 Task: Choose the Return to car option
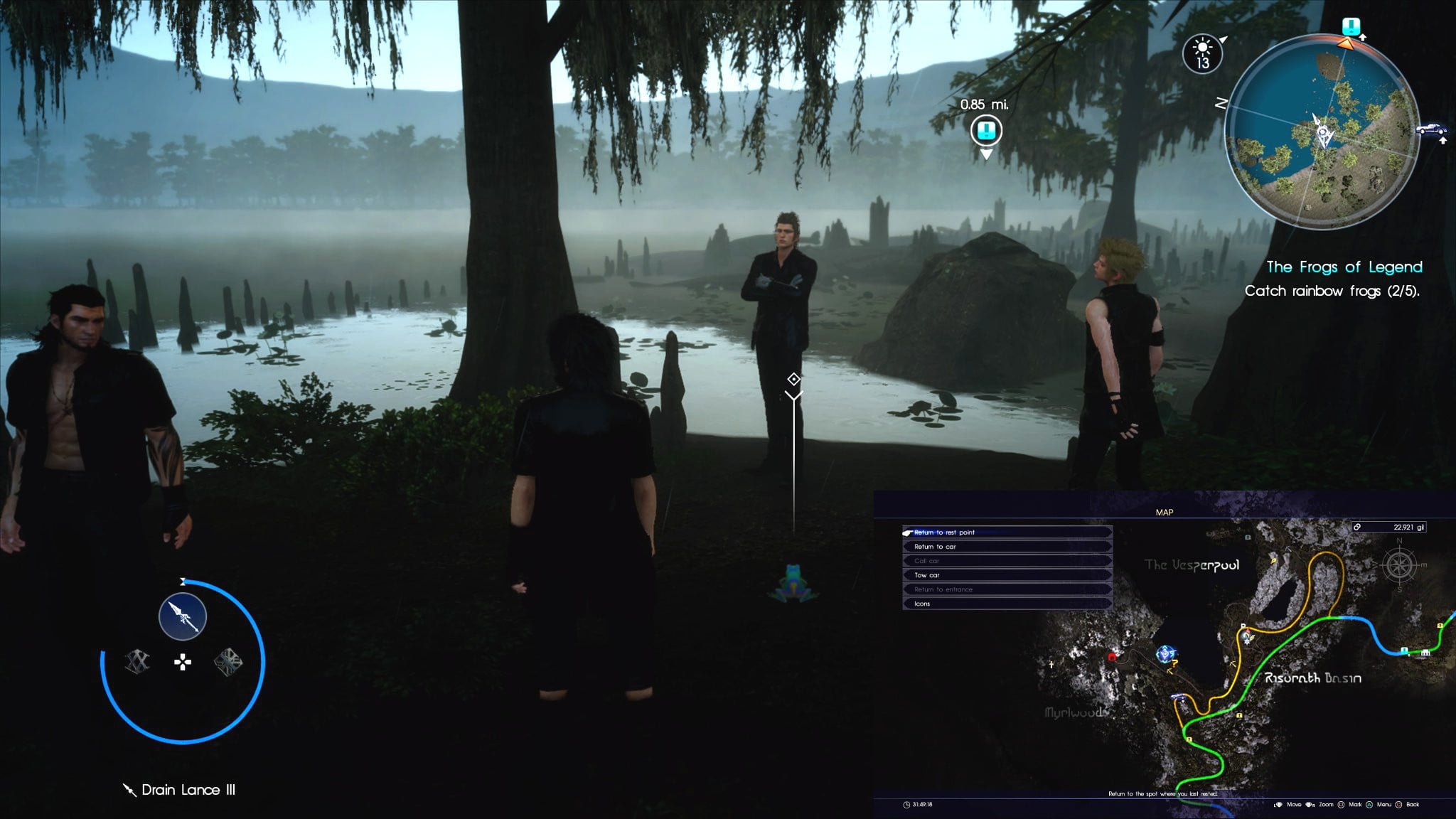[1006, 547]
